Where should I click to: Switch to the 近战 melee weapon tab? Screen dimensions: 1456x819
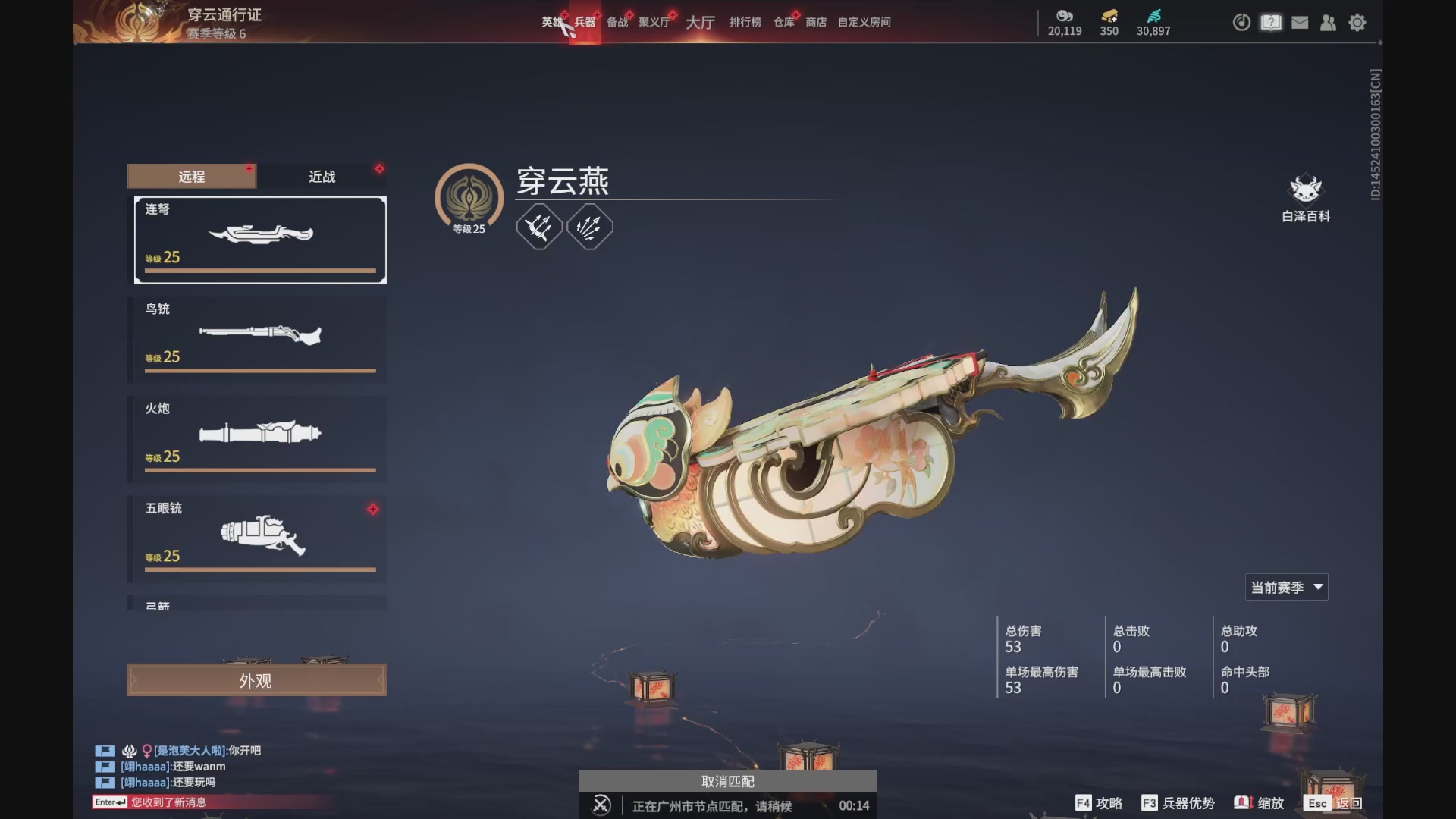pyautogui.click(x=322, y=176)
